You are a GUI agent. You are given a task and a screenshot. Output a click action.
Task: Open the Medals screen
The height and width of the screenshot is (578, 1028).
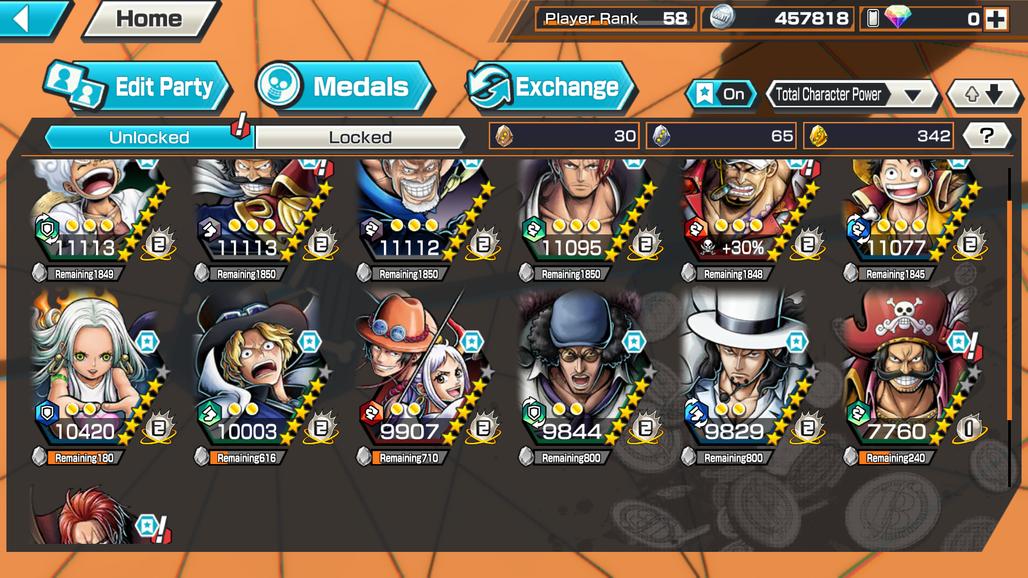pyautogui.click(x=344, y=87)
